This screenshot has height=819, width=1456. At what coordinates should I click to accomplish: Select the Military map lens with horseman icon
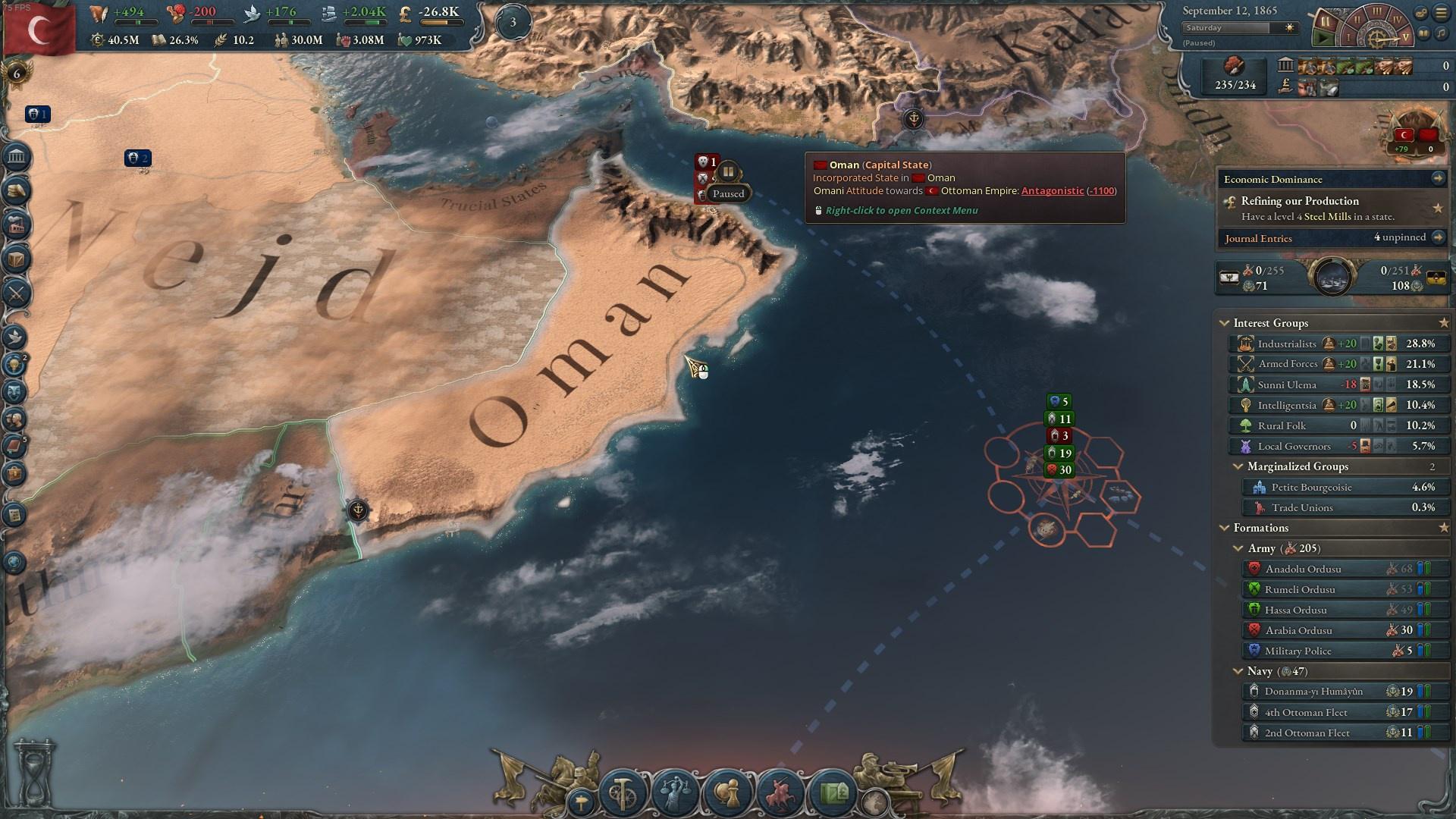(780, 791)
